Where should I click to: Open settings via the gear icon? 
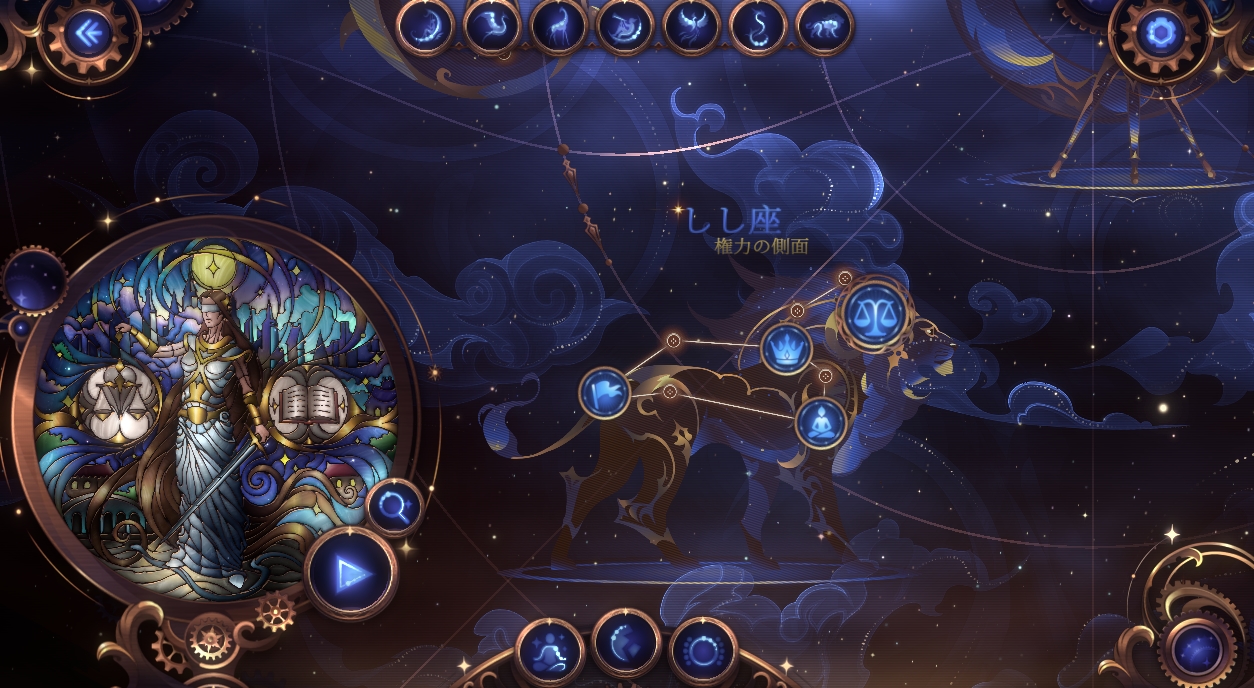(1160, 34)
